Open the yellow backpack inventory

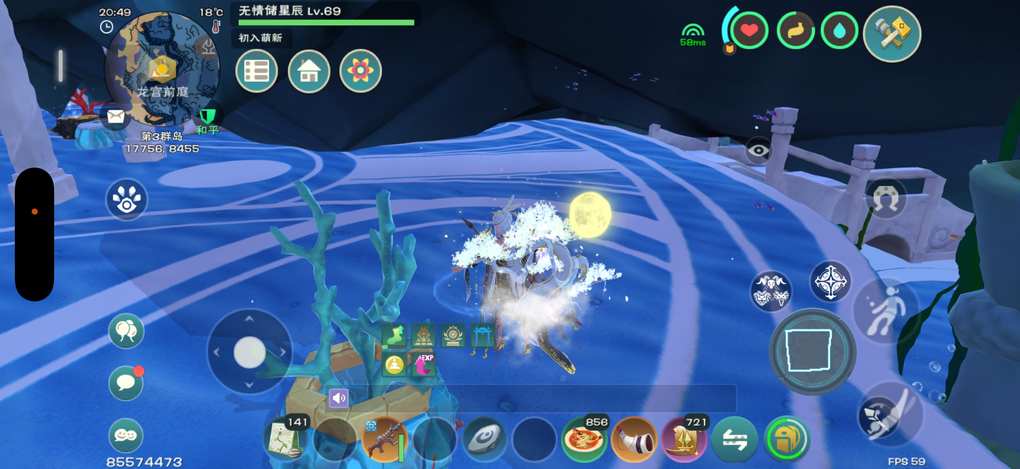click(x=786, y=438)
